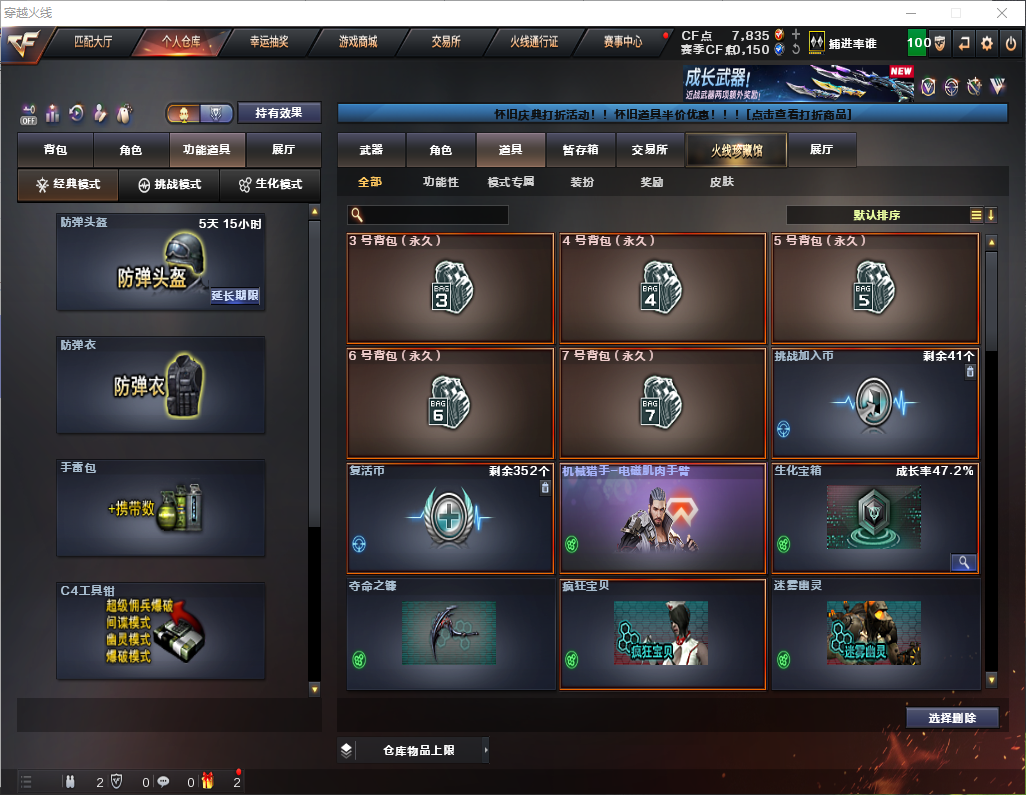Show the 暂存箱 temporary storage tab
This screenshot has width=1026, height=795.
(x=580, y=150)
